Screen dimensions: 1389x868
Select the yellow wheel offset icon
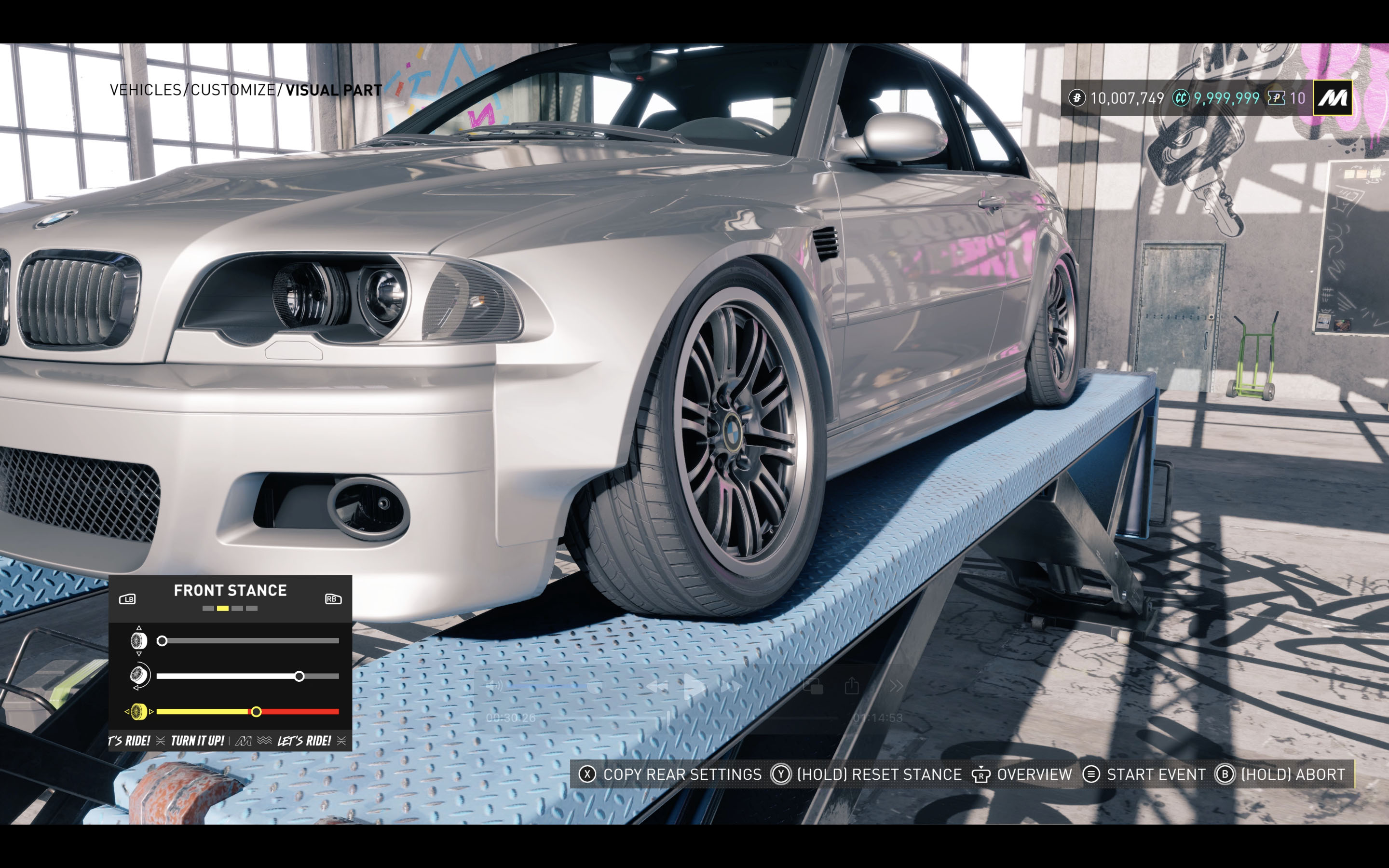tap(137, 712)
